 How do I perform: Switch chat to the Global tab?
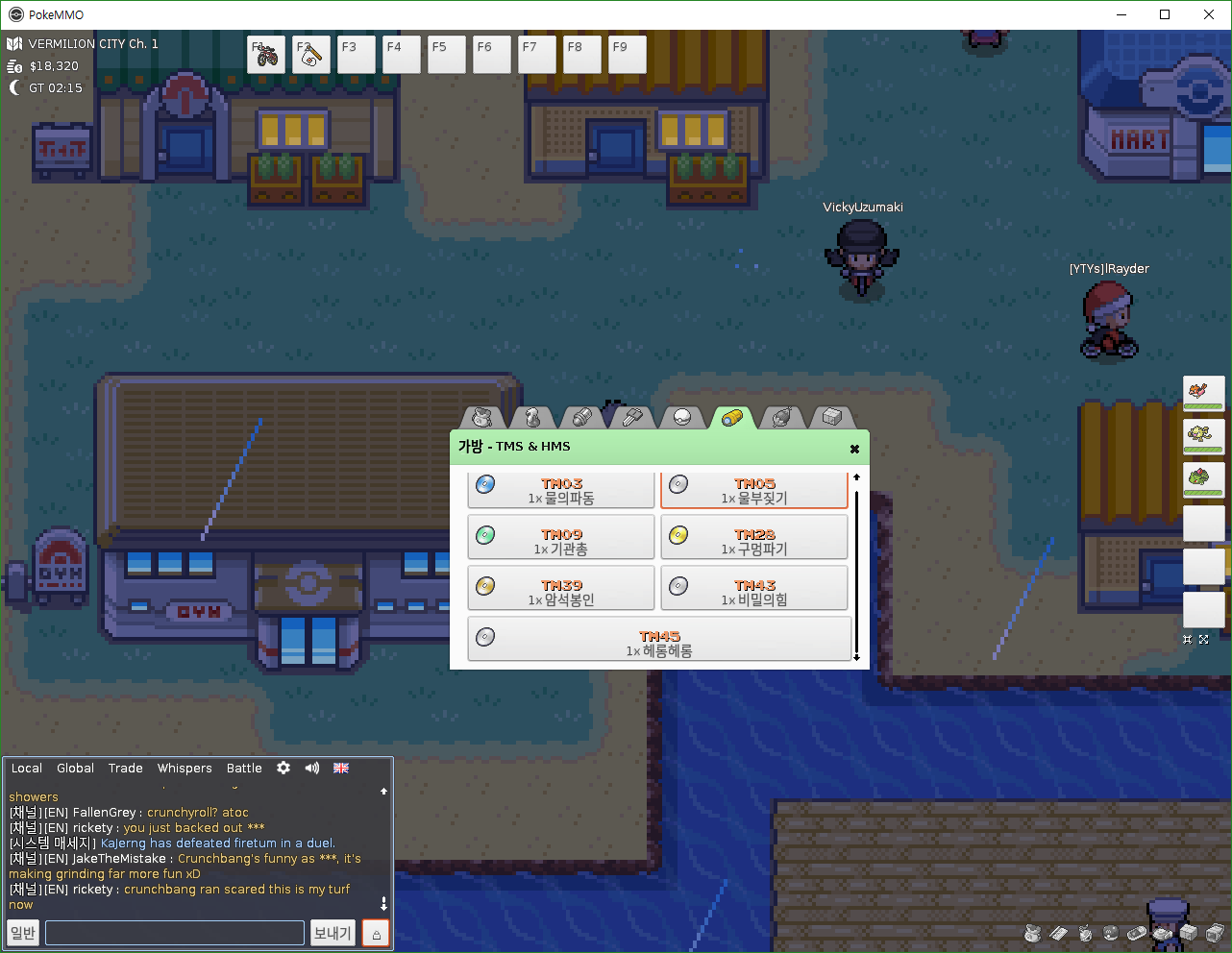(75, 769)
